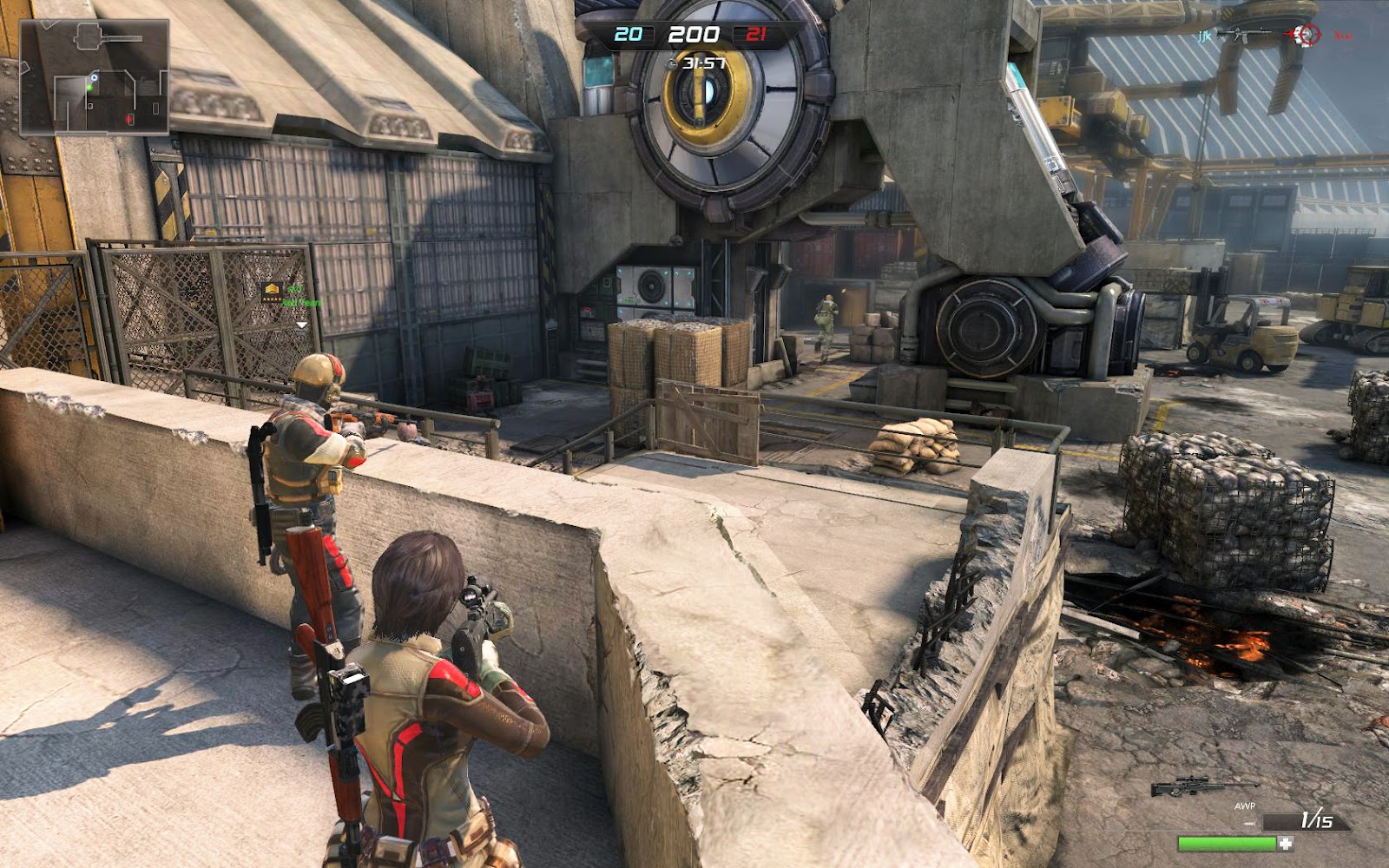The width and height of the screenshot is (1389, 868).
Task: Click the rifle icon in the kill feed
Action: tap(1245, 36)
